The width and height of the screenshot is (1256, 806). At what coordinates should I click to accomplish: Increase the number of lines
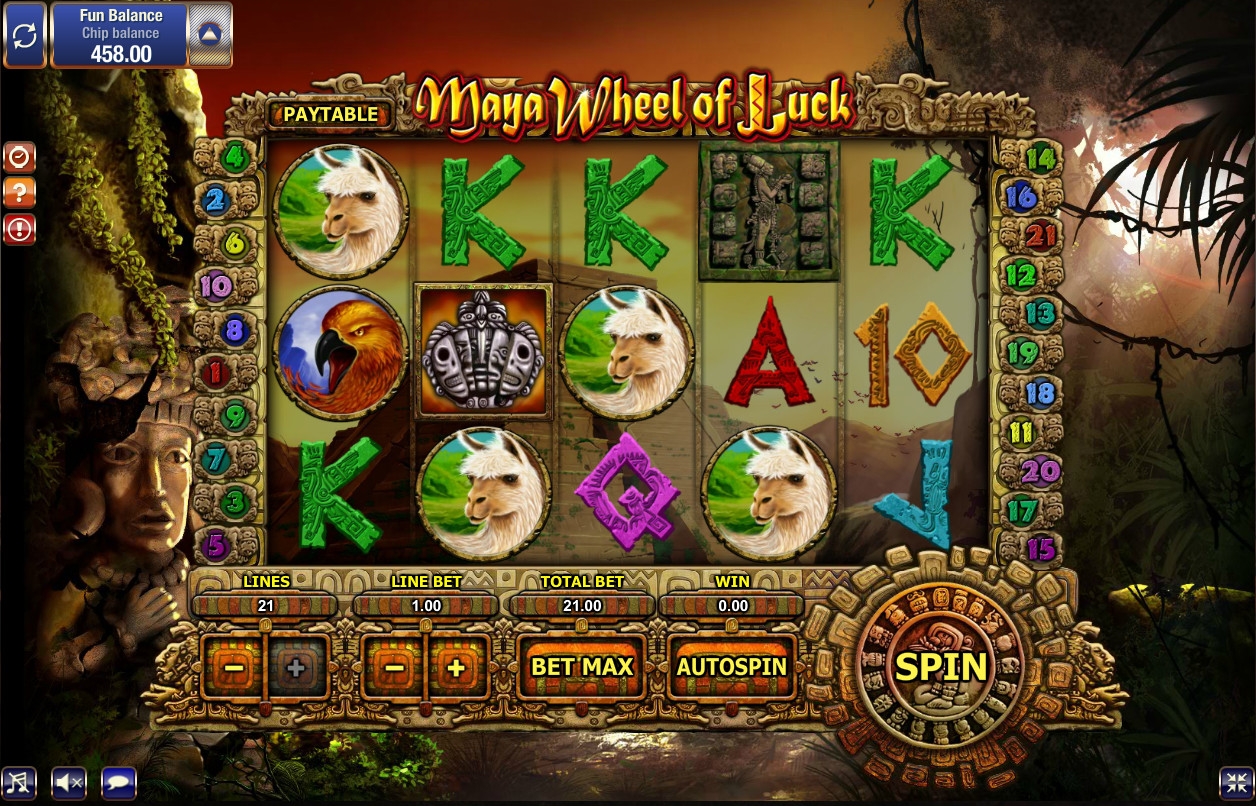tap(296, 667)
